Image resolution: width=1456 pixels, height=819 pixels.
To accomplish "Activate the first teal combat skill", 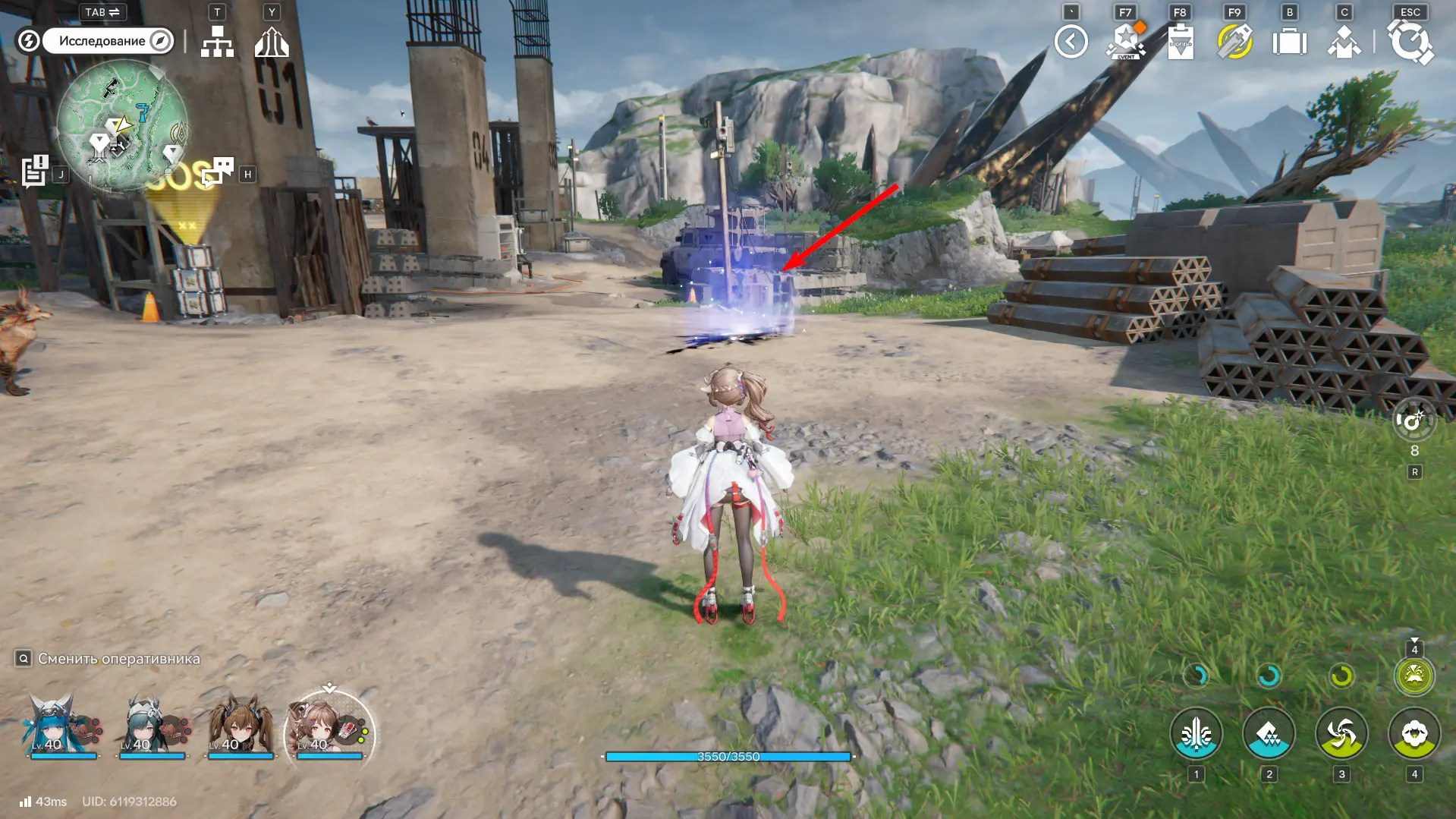I will 1196,734.
